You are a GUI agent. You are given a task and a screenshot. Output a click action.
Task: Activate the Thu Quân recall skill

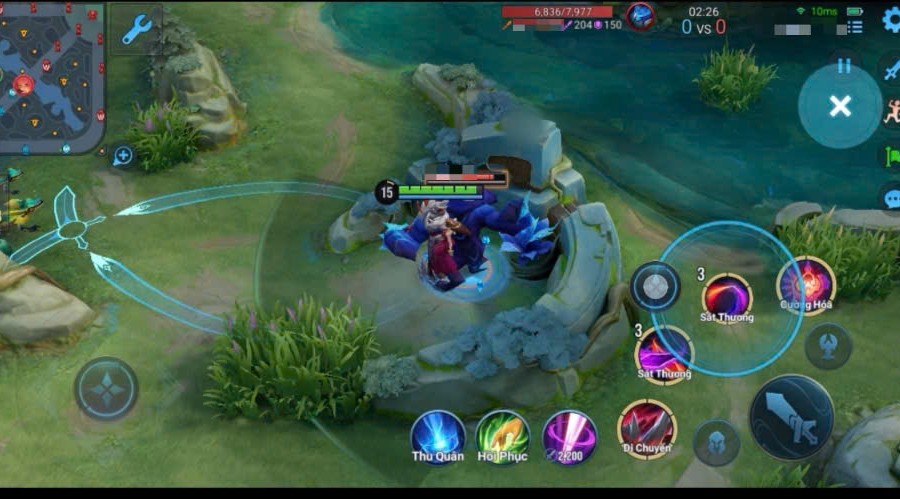(438, 436)
